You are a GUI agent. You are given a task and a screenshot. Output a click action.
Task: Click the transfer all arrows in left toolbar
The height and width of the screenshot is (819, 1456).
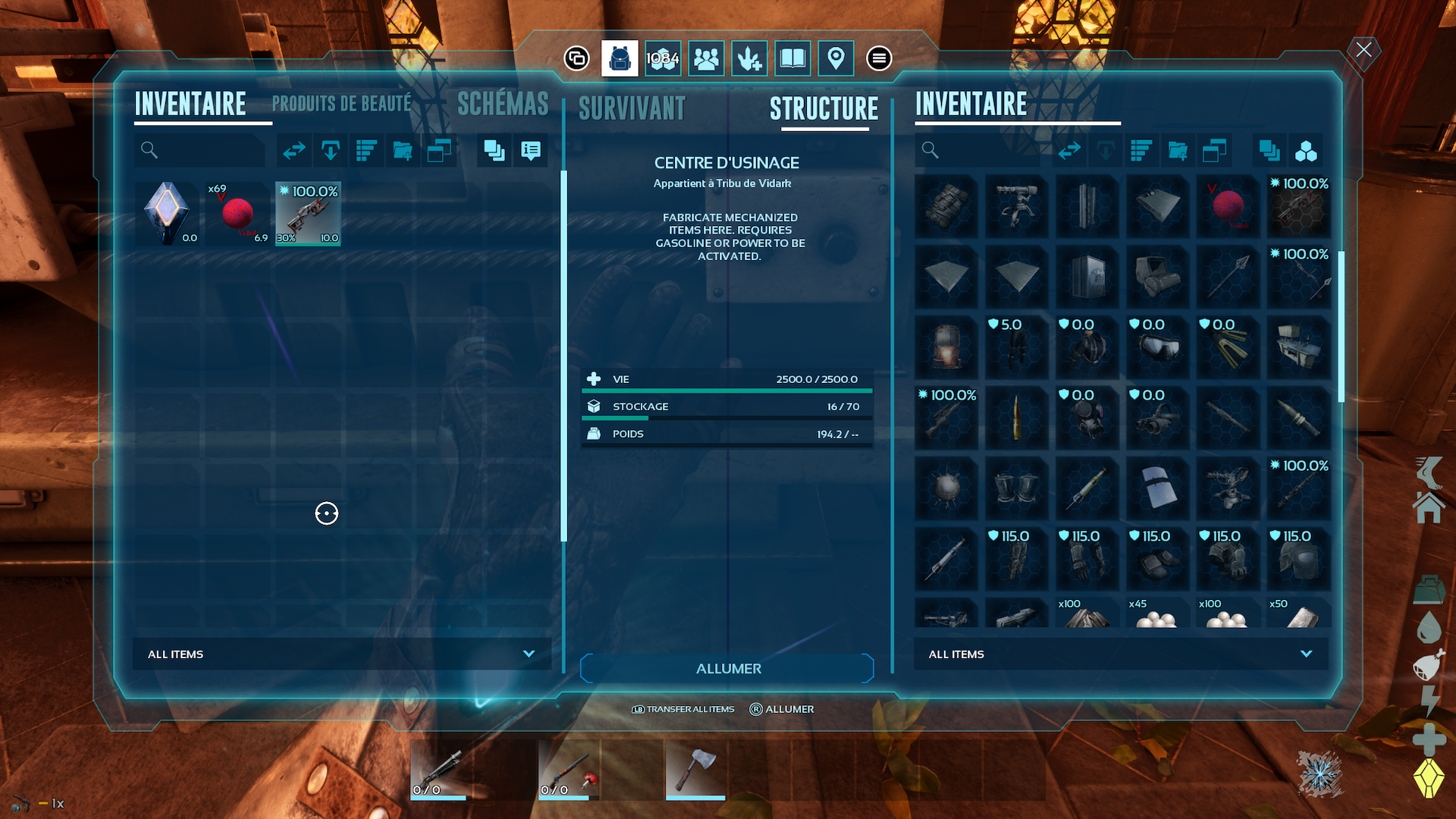(294, 151)
